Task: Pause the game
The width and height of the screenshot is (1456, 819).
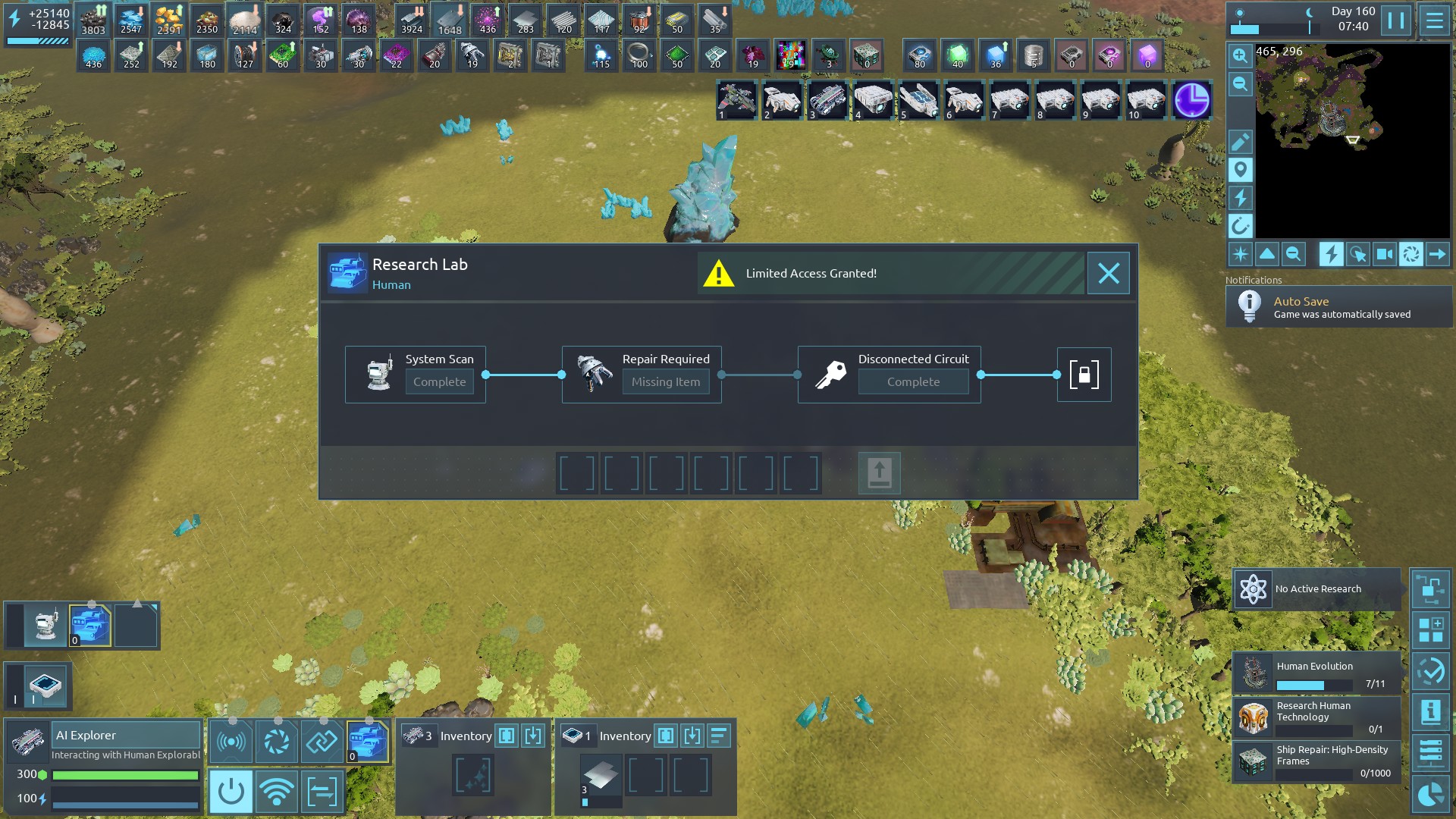Action: pyautogui.click(x=1395, y=20)
